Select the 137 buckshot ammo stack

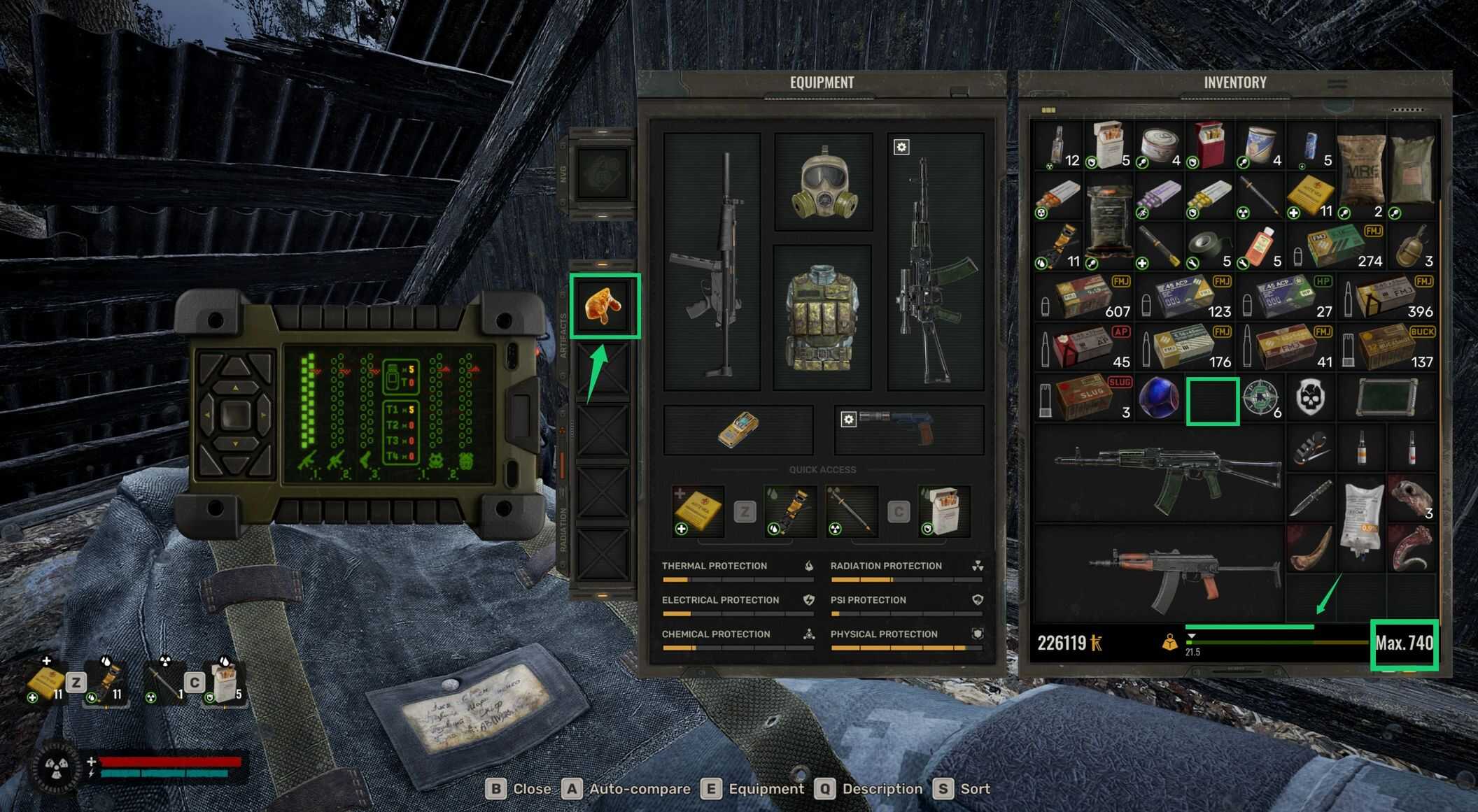(x=1388, y=347)
